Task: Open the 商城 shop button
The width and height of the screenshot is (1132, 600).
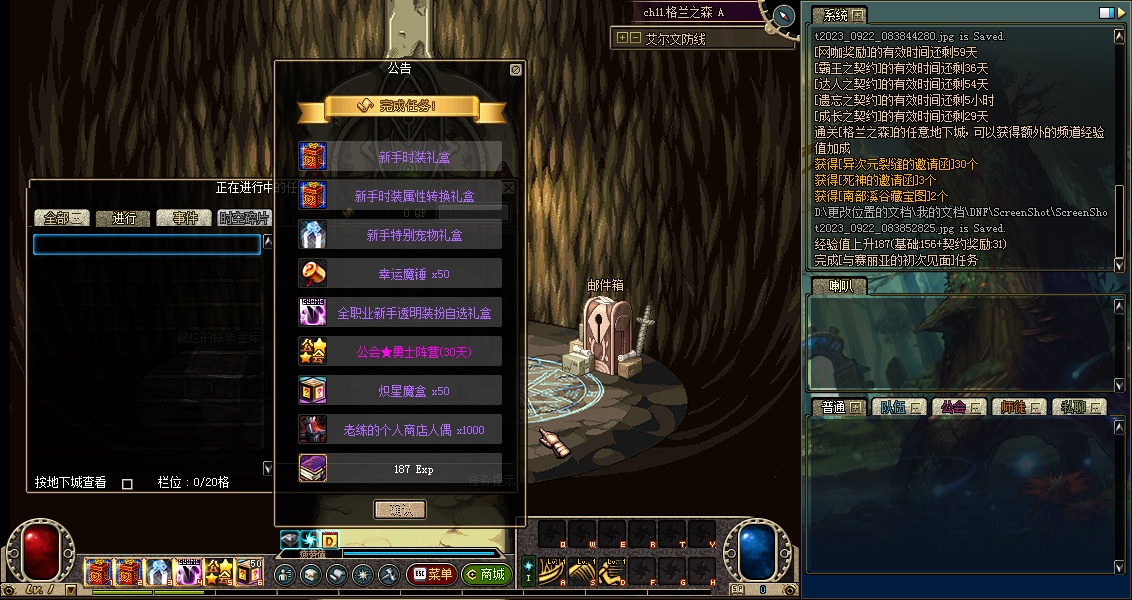Action: [x=487, y=575]
